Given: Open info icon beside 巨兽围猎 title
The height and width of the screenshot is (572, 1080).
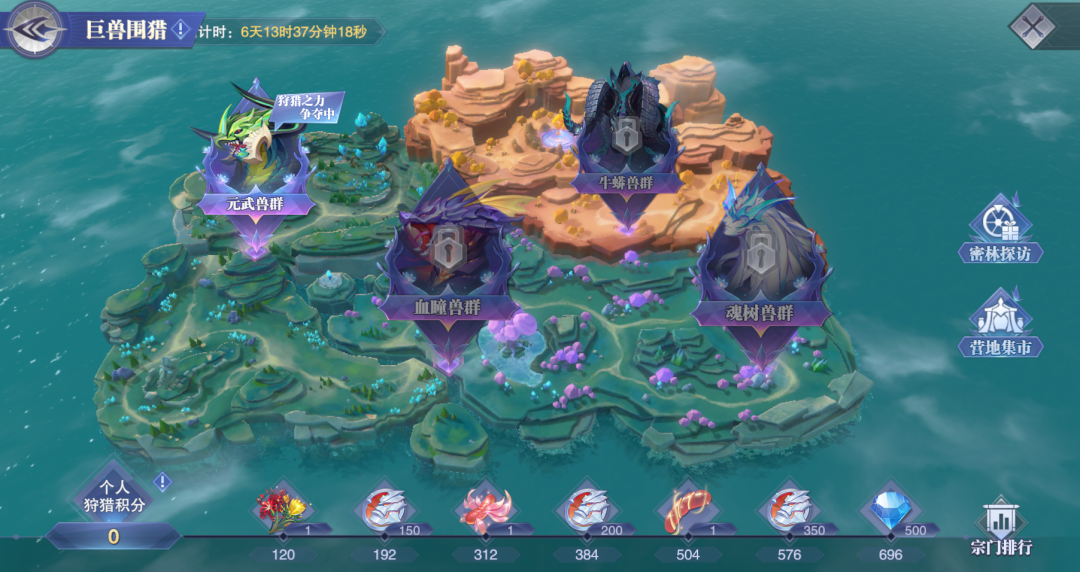Looking at the screenshot, I should (180, 30).
